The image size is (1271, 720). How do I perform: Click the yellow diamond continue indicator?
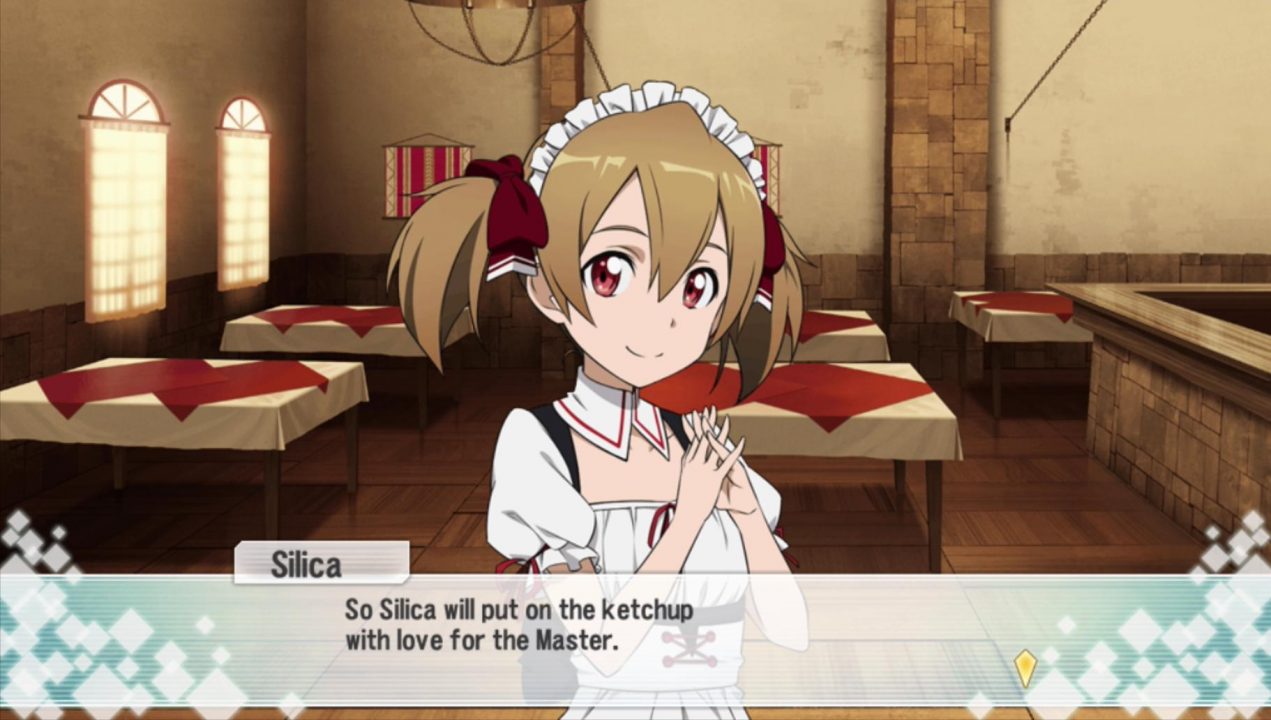tap(1025, 667)
